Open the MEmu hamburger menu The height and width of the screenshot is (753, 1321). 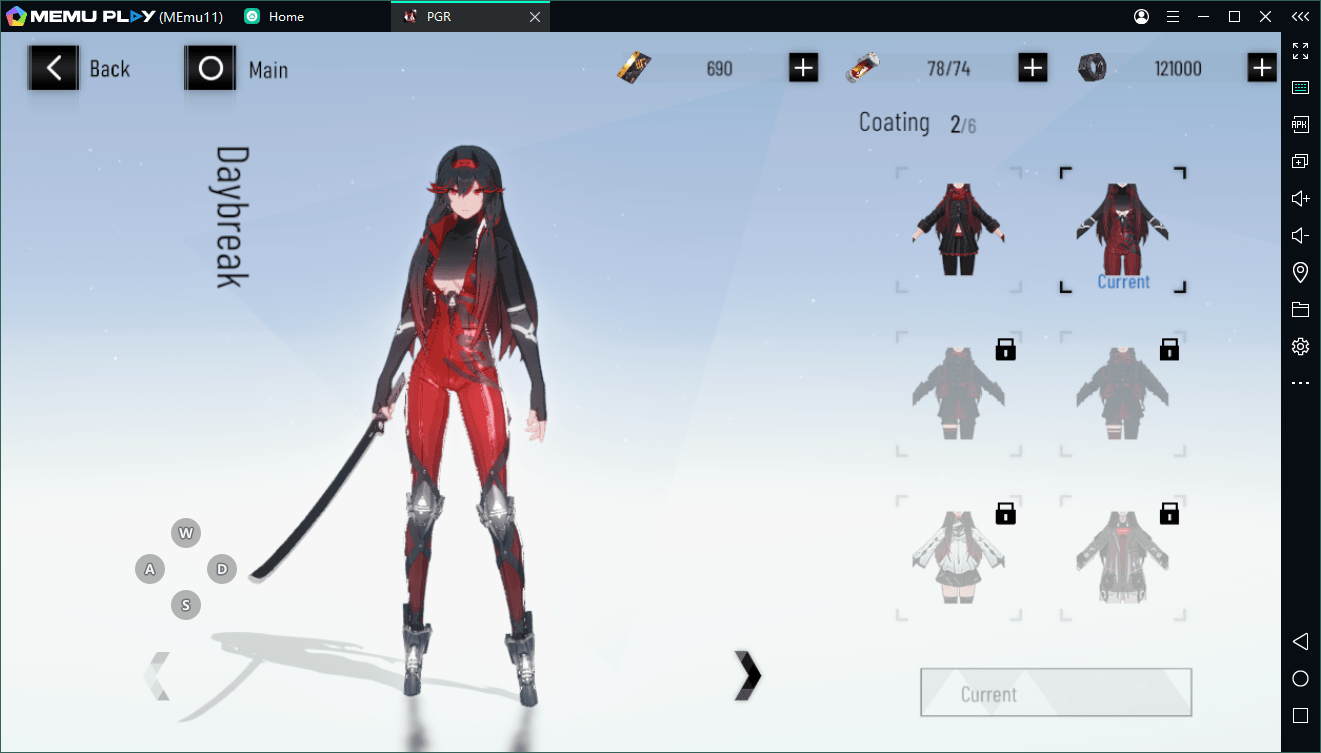(x=1173, y=16)
